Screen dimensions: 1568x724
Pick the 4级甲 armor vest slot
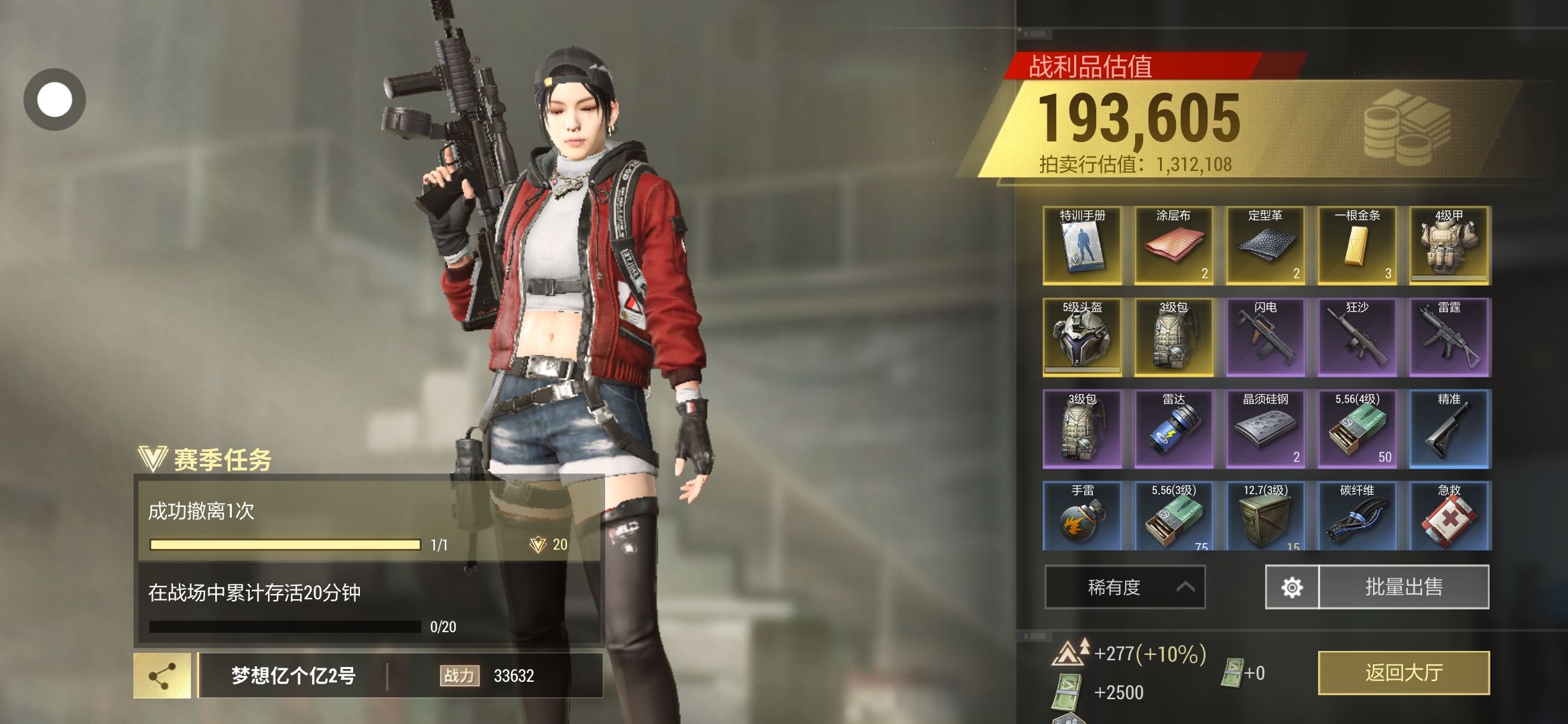click(1449, 245)
